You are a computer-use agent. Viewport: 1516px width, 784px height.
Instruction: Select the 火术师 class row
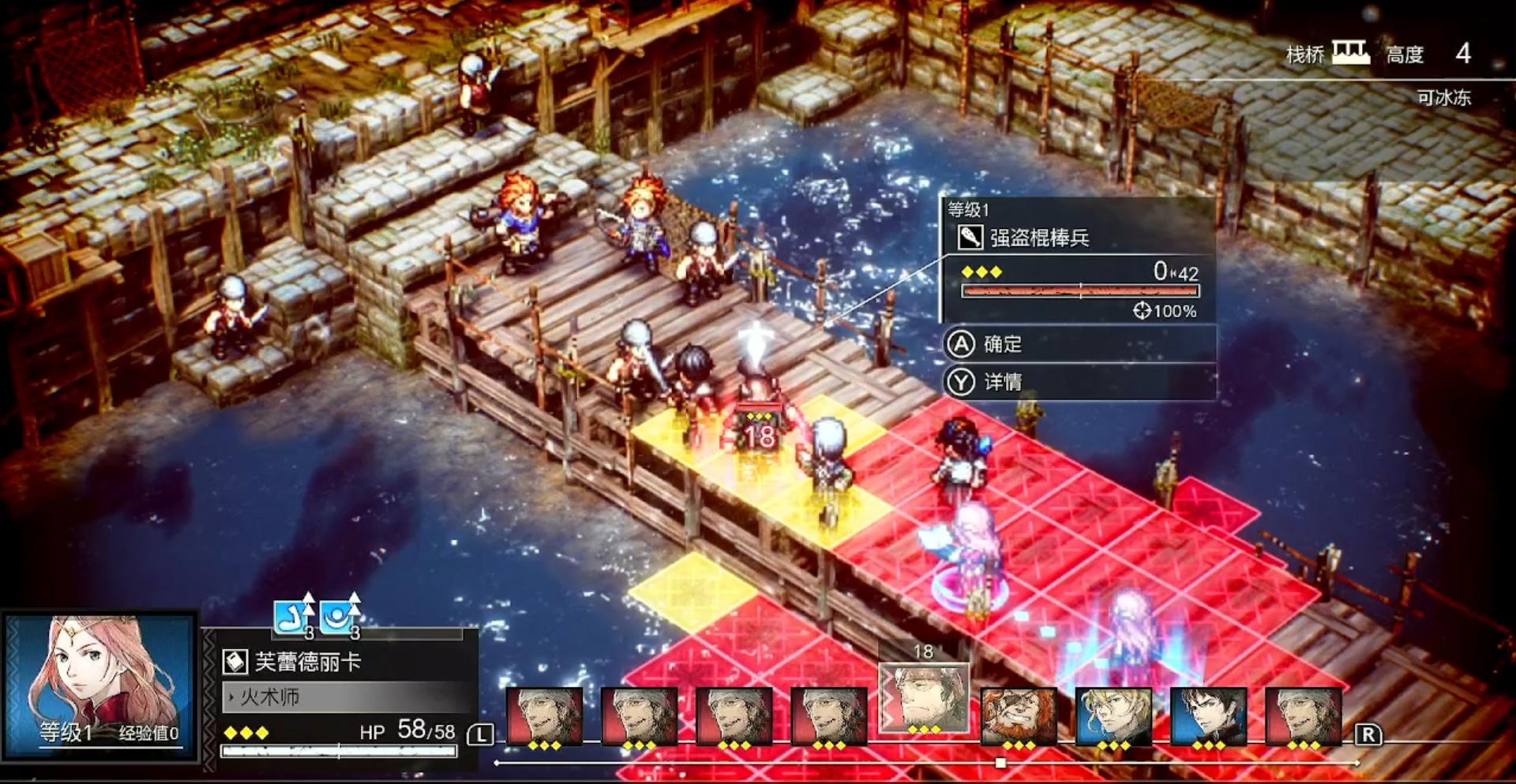click(x=347, y=697)
